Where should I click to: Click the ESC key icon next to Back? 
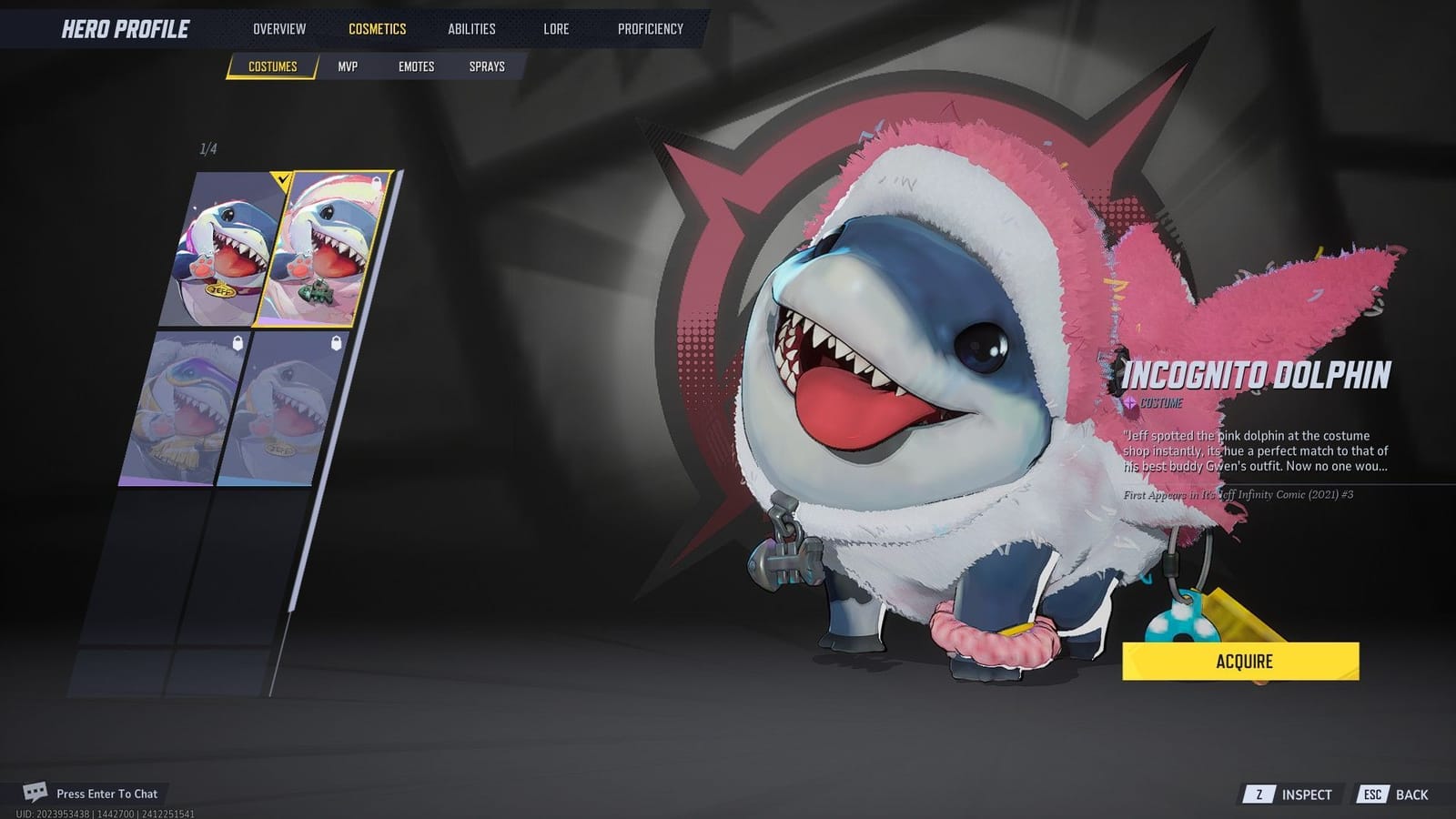(1370, 794)
